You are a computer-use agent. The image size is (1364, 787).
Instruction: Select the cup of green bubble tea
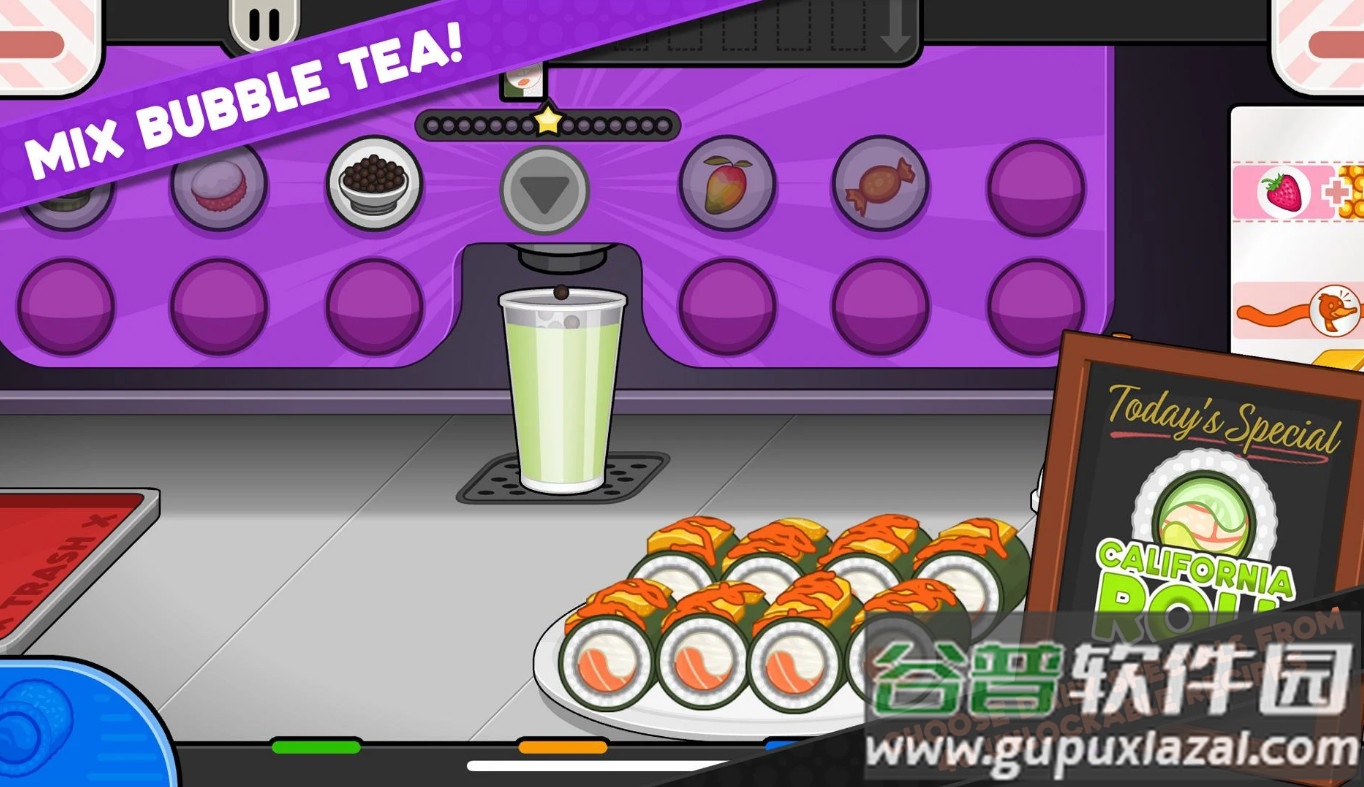[x=563, y=390]
